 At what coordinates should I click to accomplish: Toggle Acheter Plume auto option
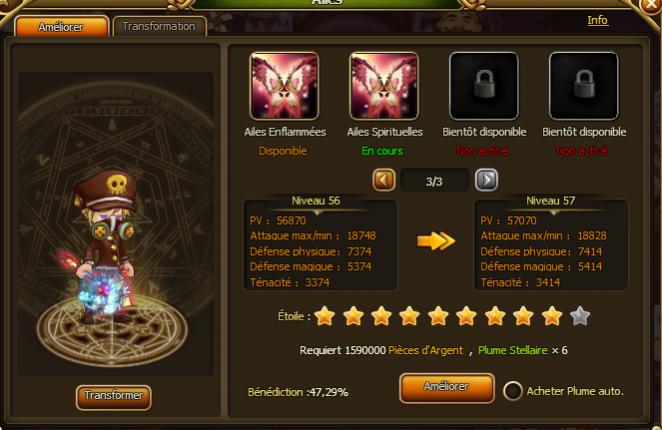point(513,391)
